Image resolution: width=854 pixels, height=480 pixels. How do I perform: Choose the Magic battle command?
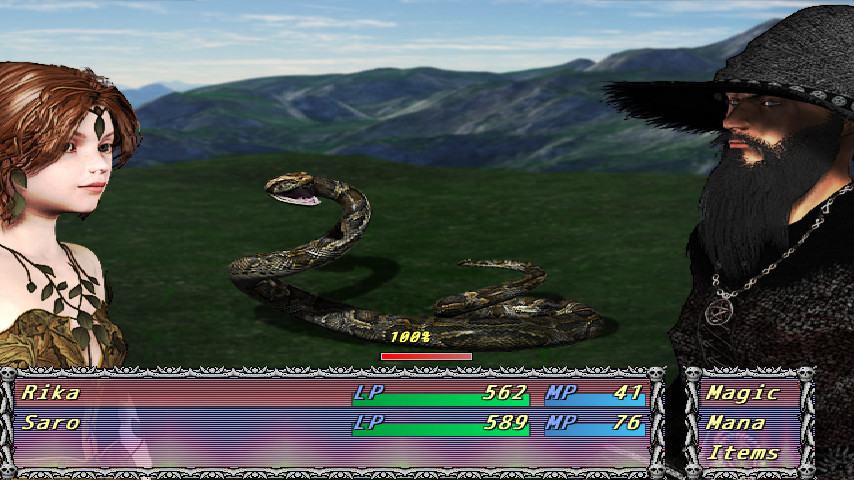tap(742, 393)
